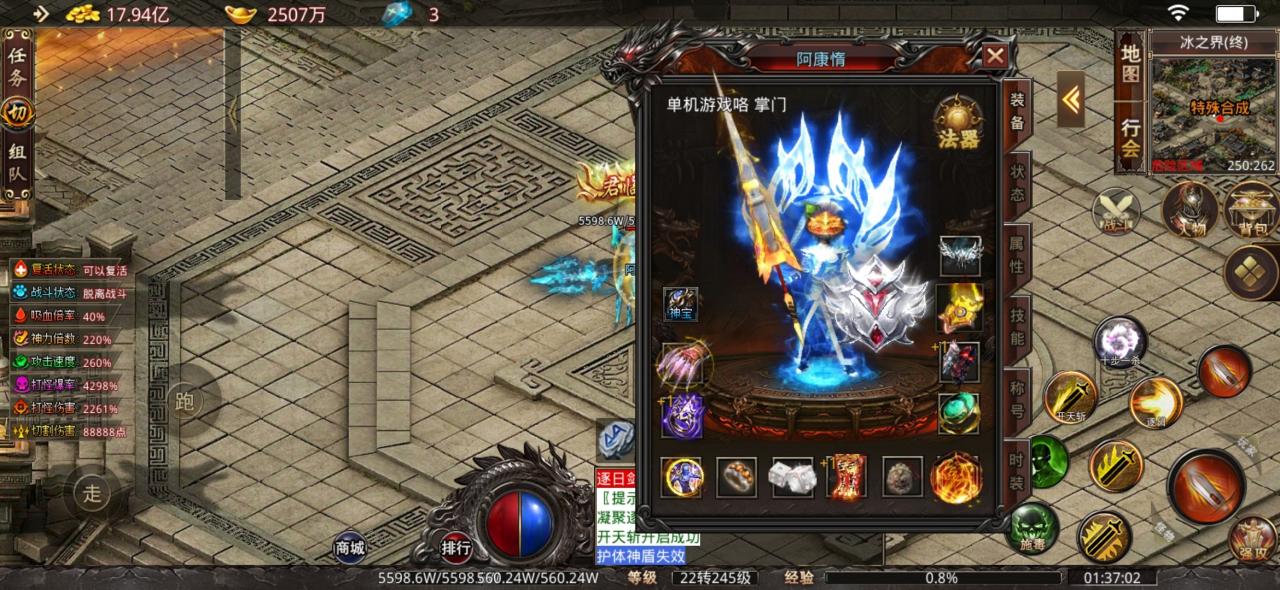
Task: Open the 商城 shop
Action: (x=350, y=547)
